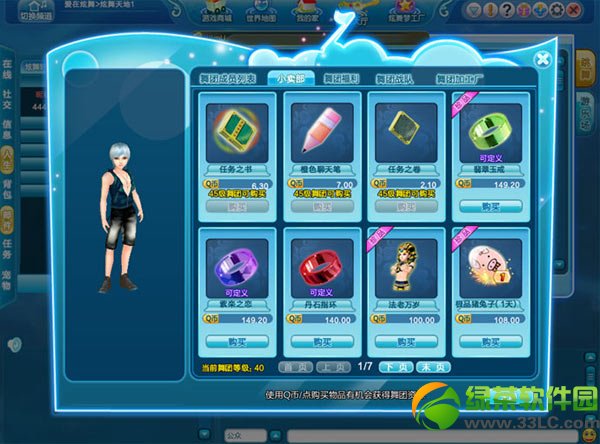This screenshot has width=600, height=444.
Task: Buy the 紫恋之恋 purple ring
Action: pyautogui.click(x=231, y=341)
